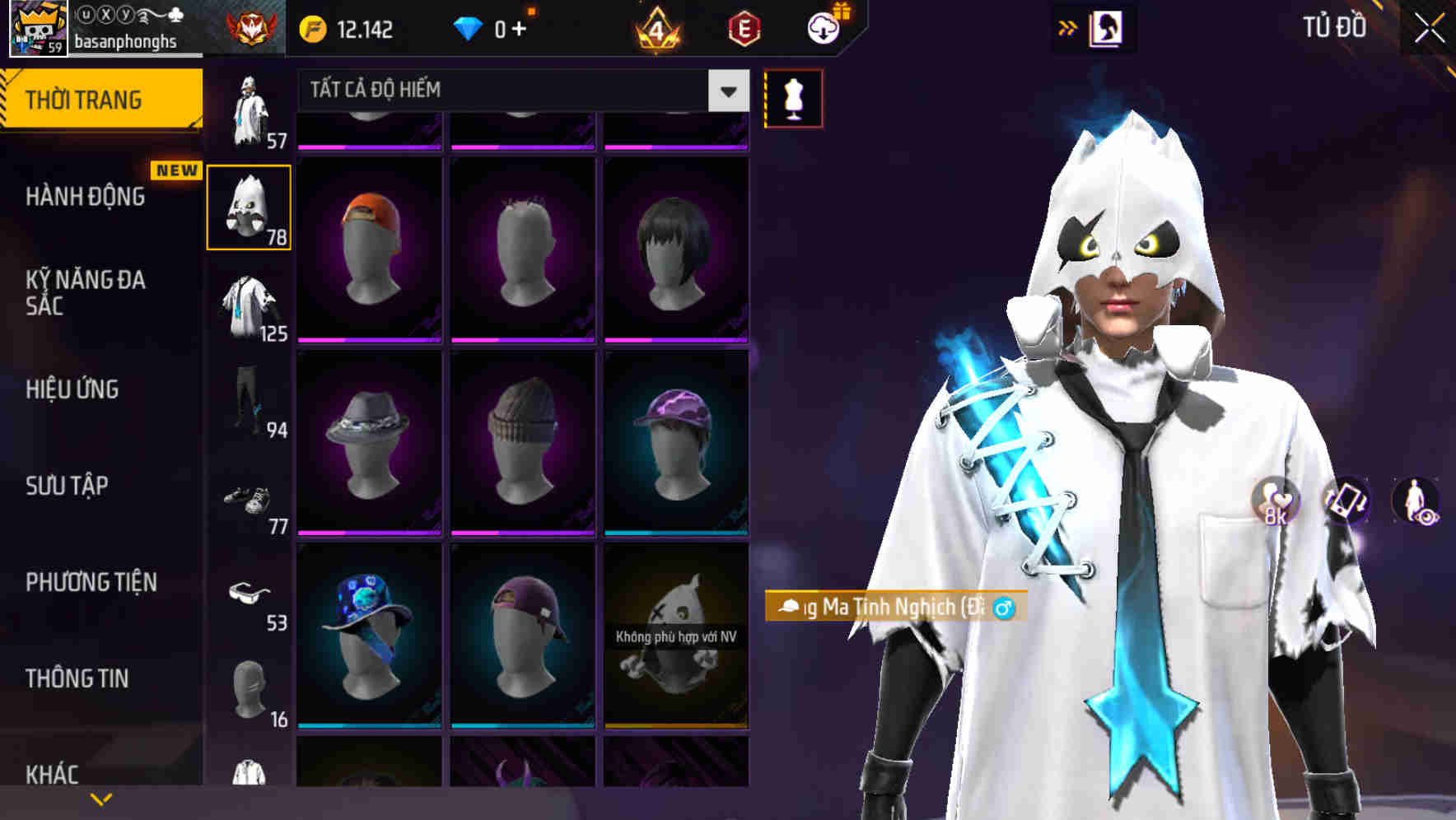The image size is (1456, 820).
Task: Expand the down chevron below KHÁC
Action: click(x=100, y=799)
